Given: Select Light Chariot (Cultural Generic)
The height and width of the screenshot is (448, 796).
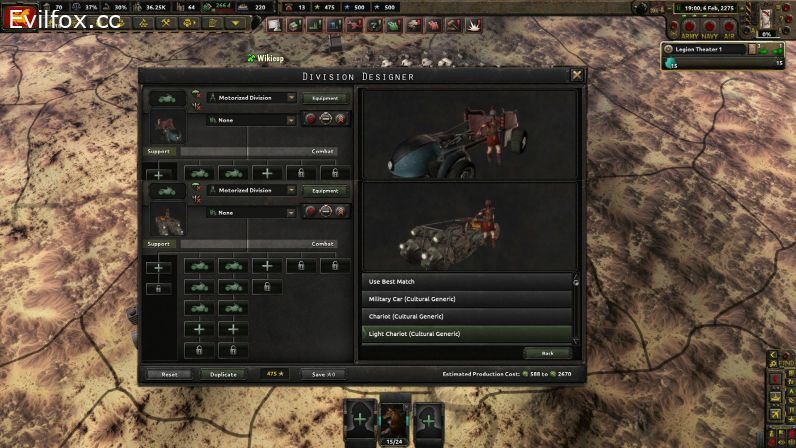Looking at the screenshot, I should 467,333.
